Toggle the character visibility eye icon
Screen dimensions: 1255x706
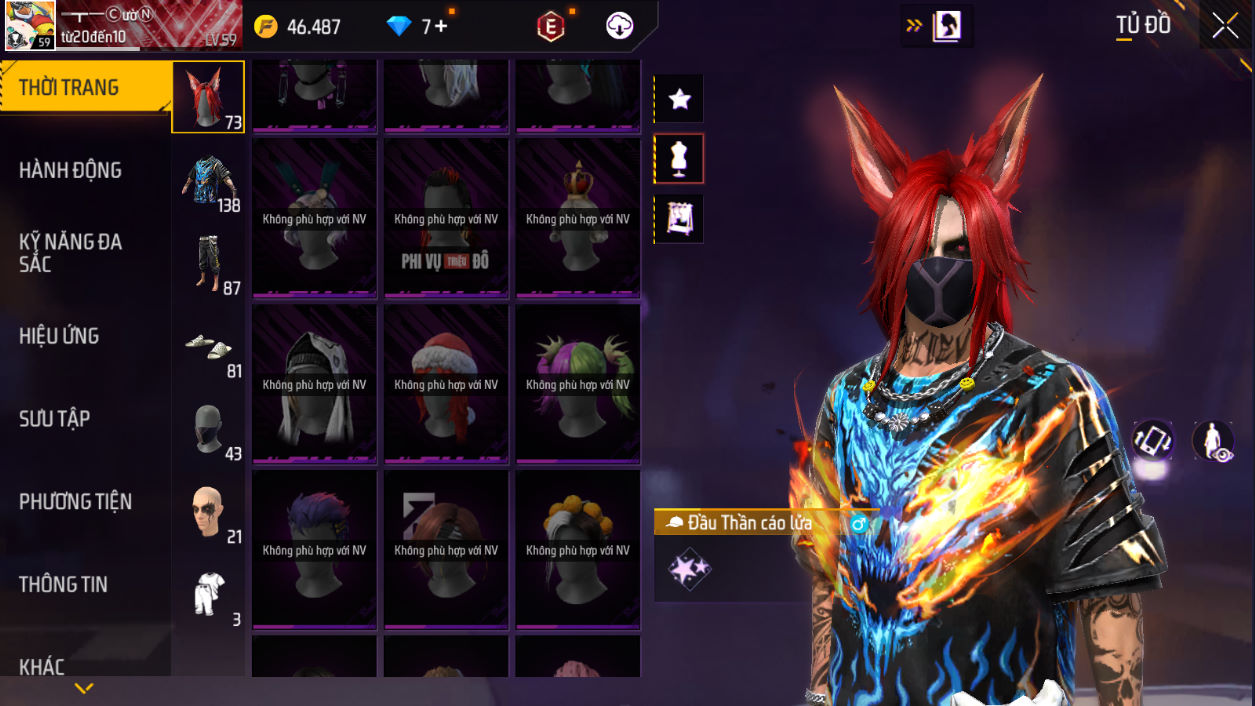tap(1213, 440)
